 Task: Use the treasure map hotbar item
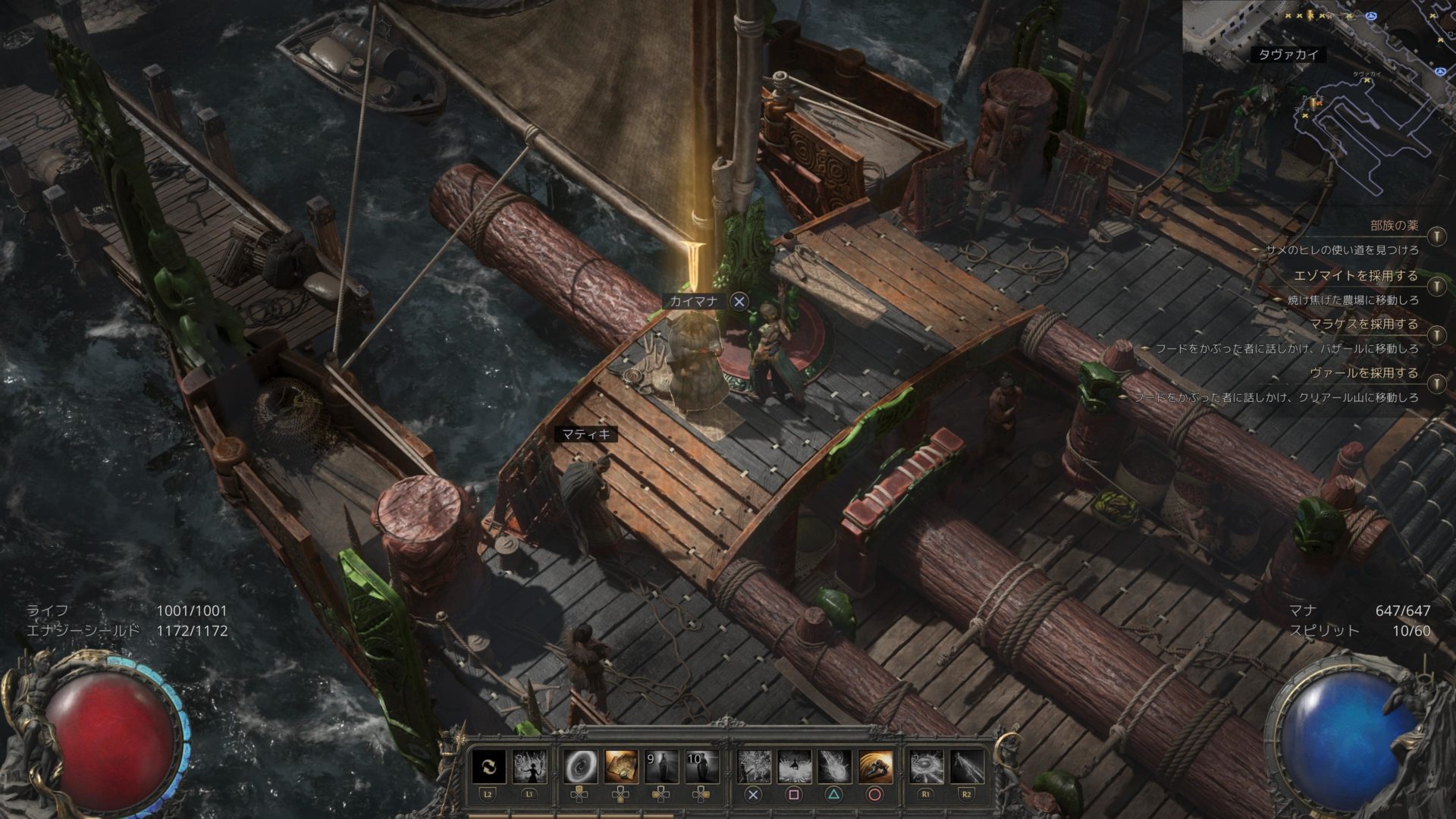[x=621, y=767]
